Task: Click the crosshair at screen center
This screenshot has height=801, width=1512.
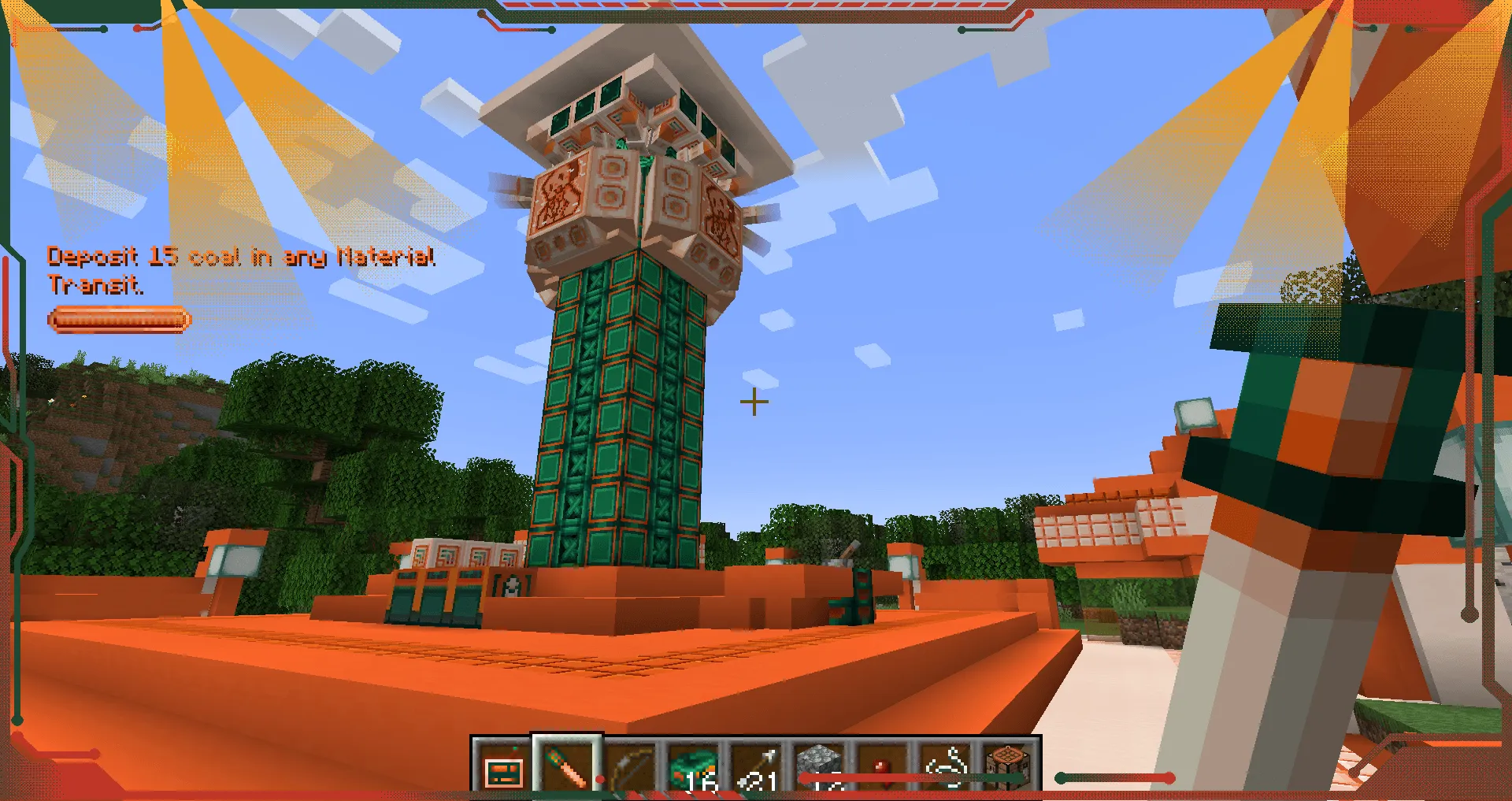Action: [x=754, y=402]
